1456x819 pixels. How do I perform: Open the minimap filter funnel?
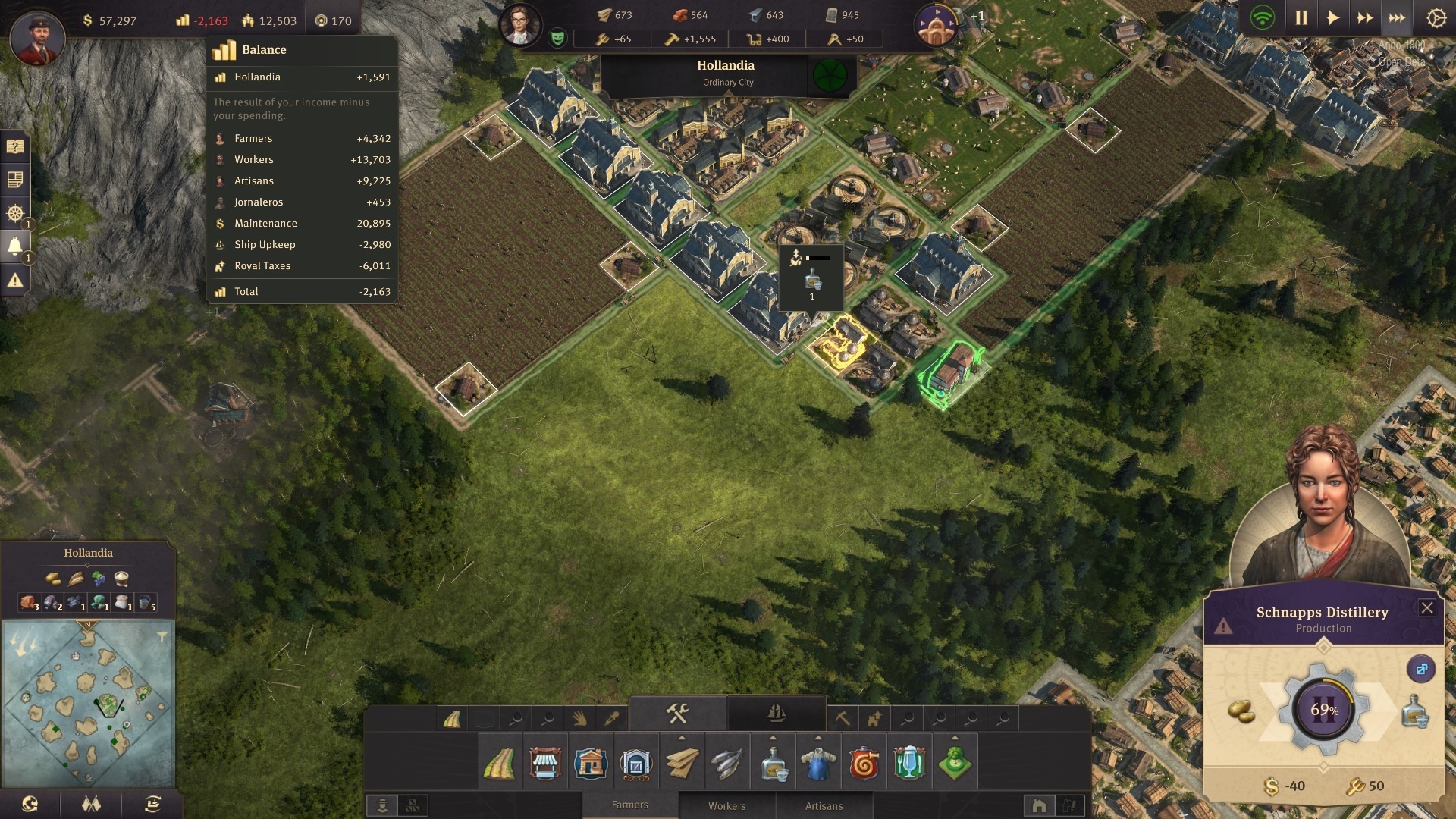click(162, 637)
